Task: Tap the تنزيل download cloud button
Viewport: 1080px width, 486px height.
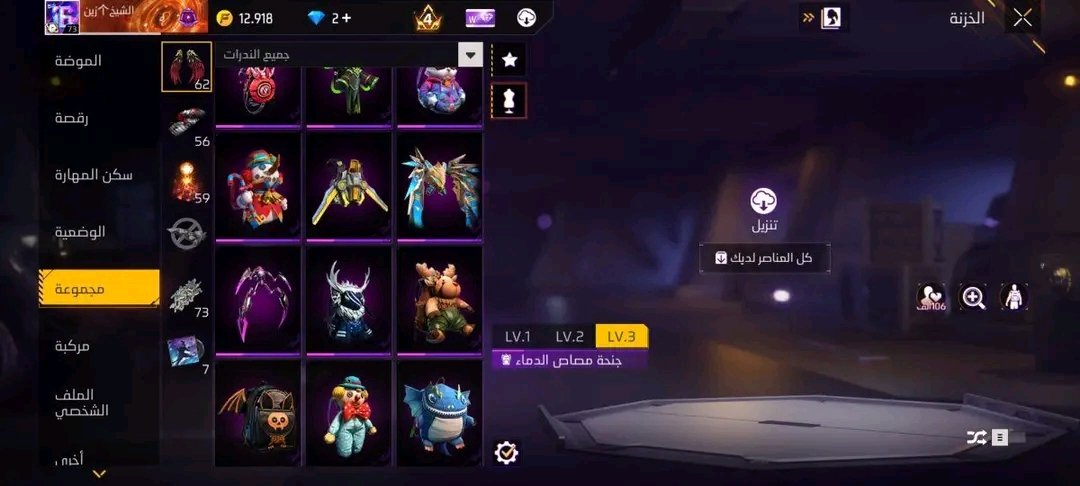Action: tap(765, 202)
